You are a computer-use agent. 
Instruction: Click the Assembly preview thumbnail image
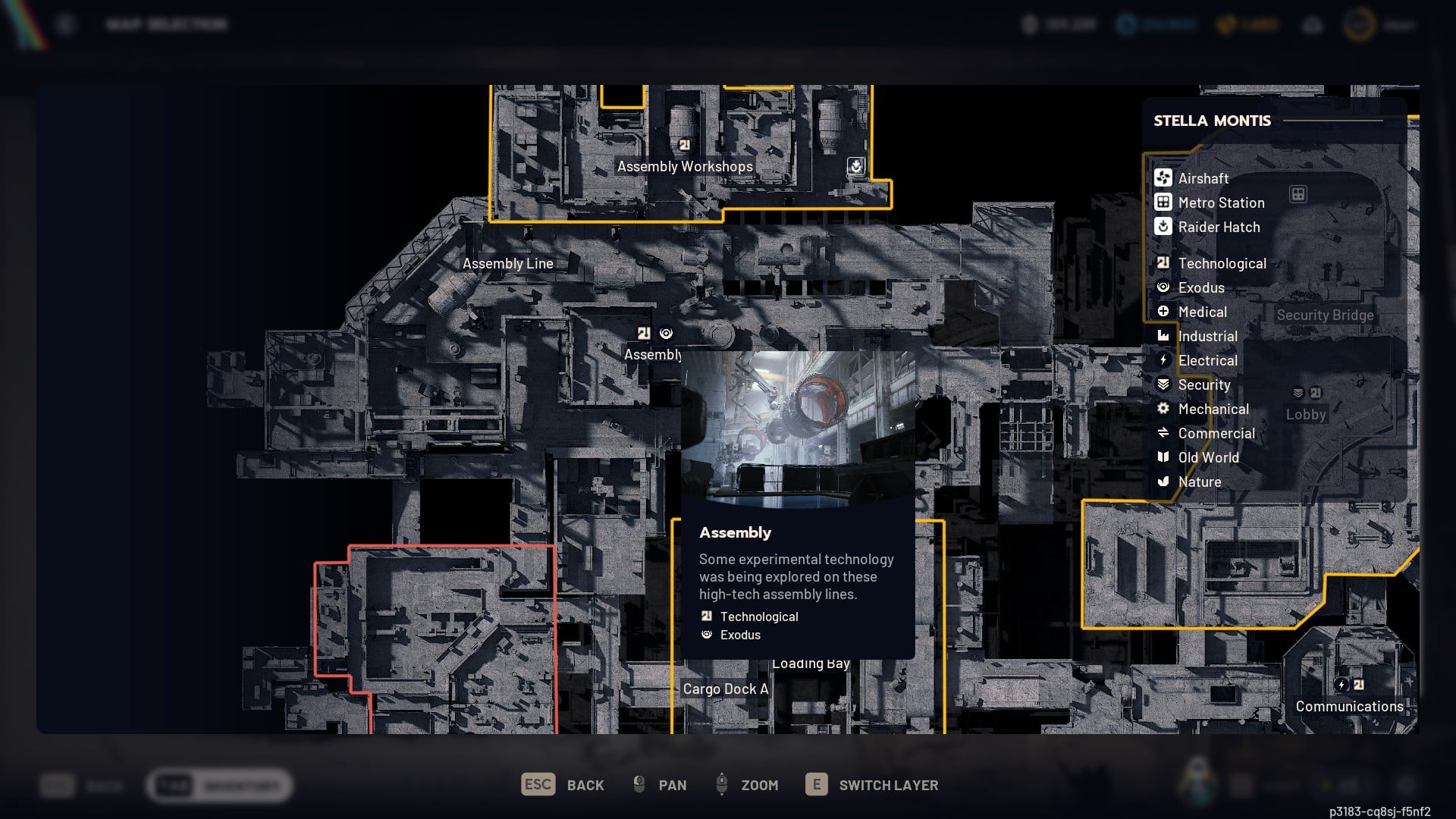click(x=798, y=428)
